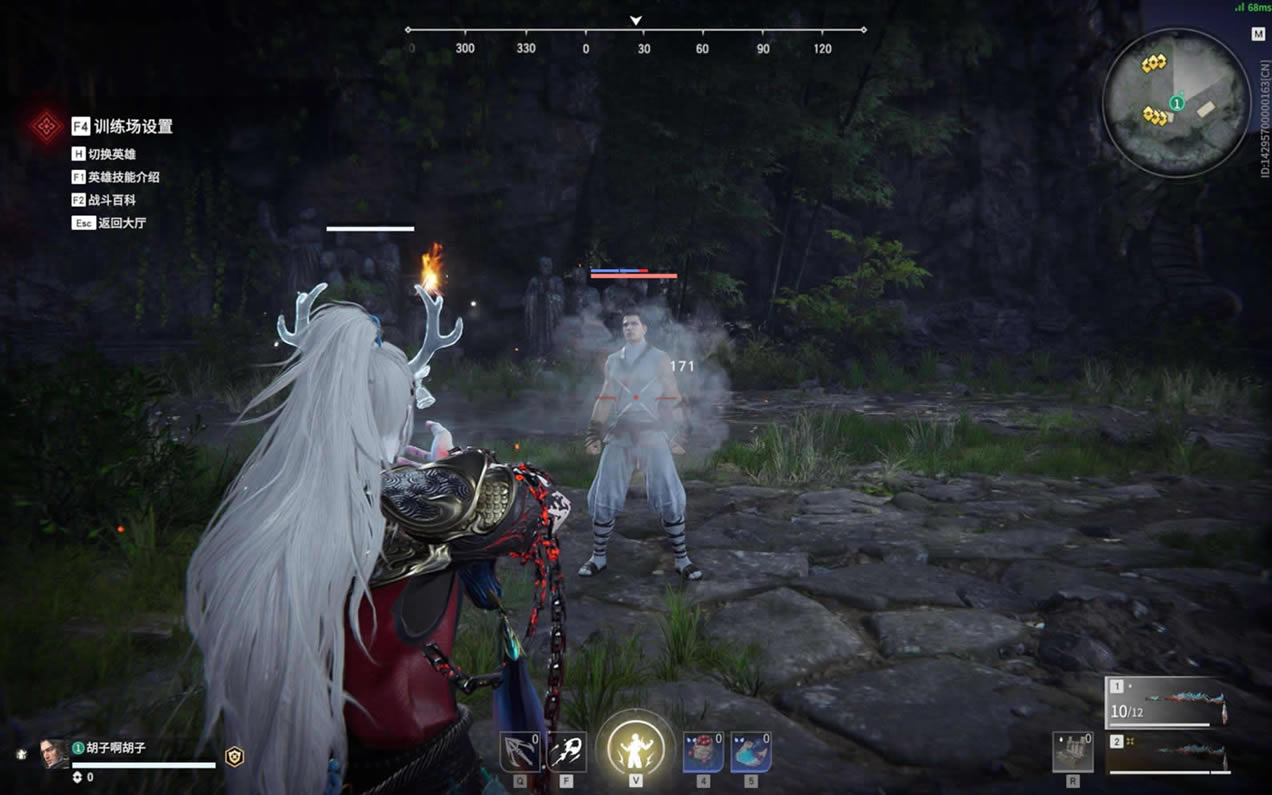This screenshot has height=795, width=1272.
Task: Select the weapon repair kit slot
Action: 1073,752
